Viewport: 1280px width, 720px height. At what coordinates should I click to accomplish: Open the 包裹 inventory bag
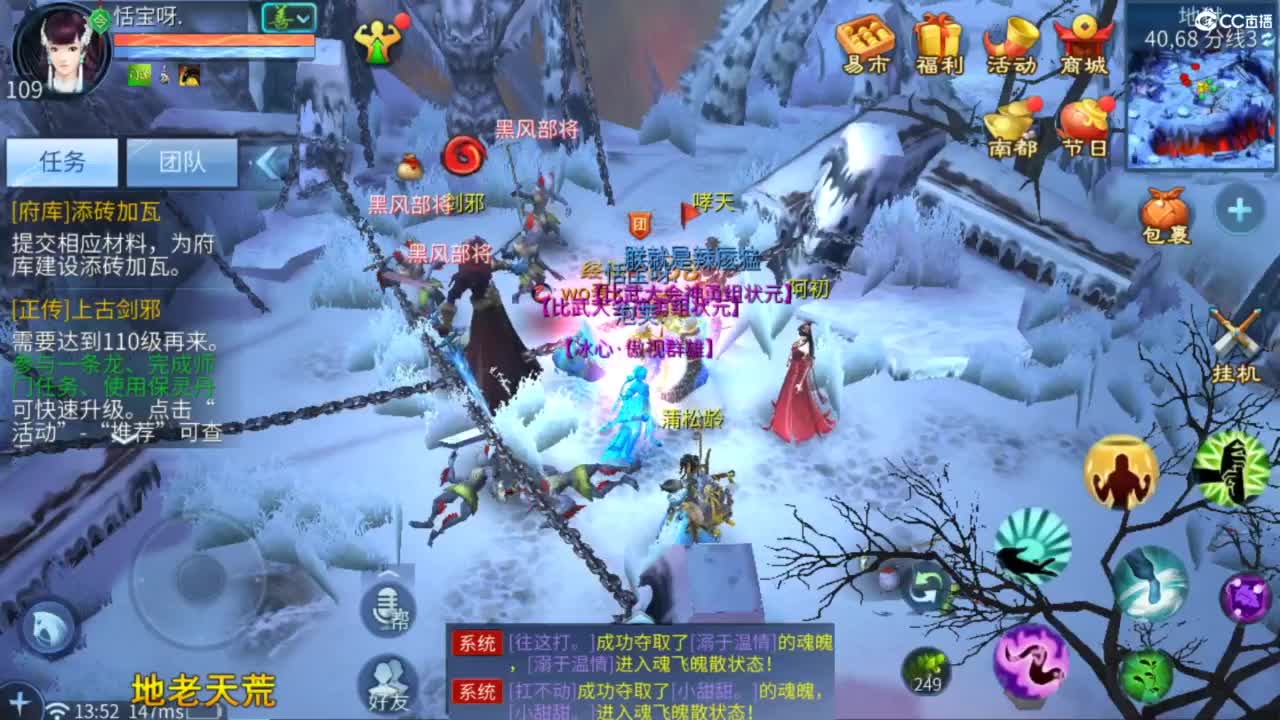[1168, 210]
